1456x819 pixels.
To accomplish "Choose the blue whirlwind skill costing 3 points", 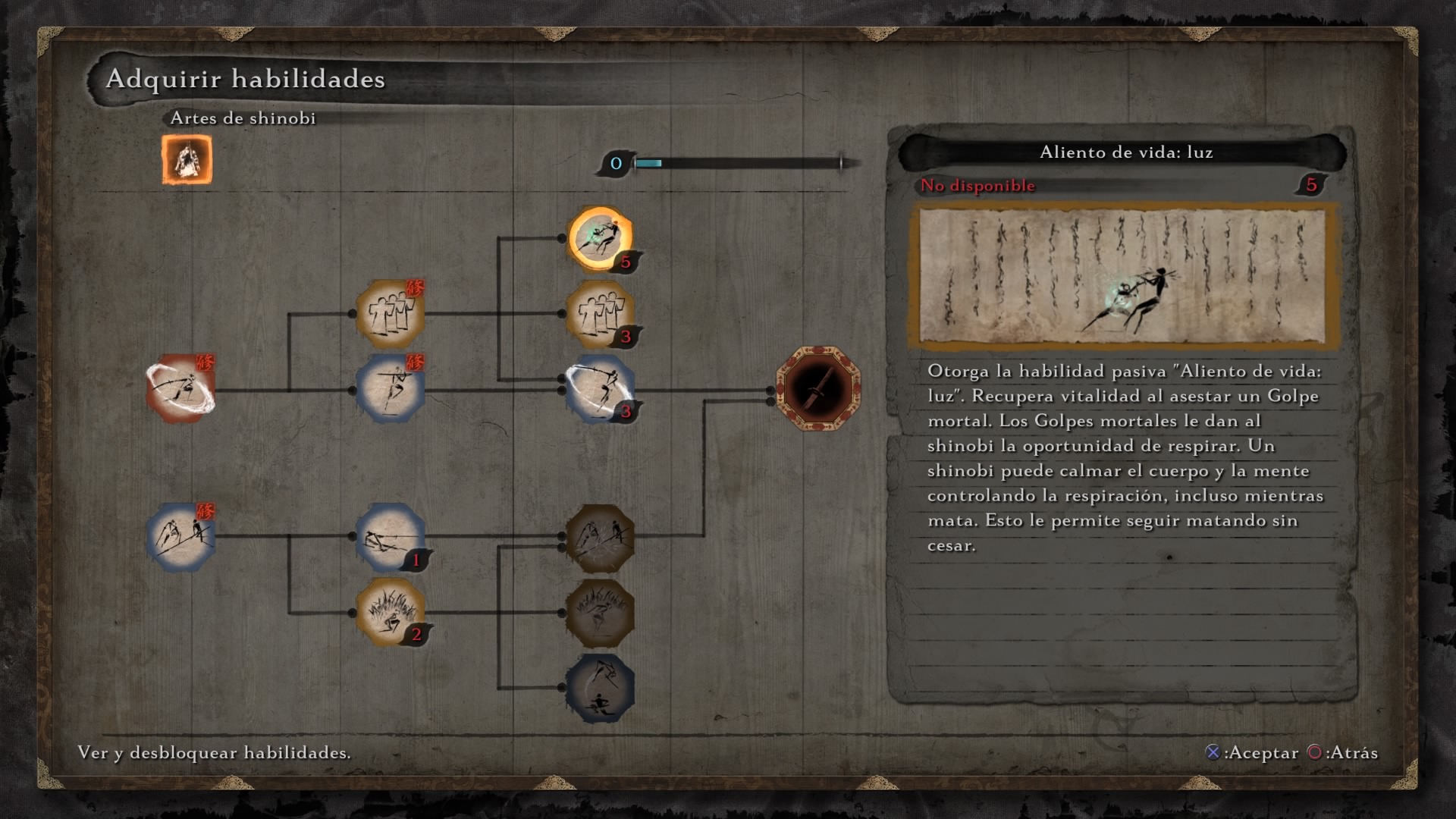I will (600, 388).
